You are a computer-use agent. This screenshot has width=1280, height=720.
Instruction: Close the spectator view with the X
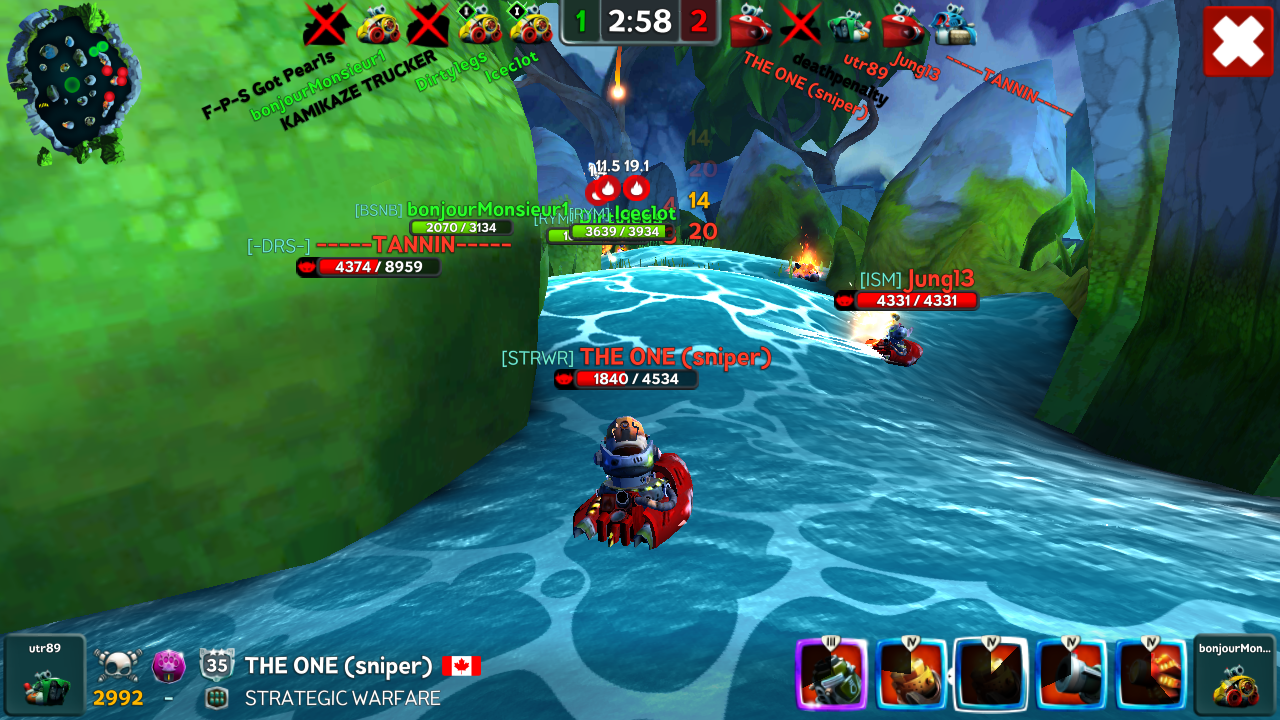(x=1238, y=41)
